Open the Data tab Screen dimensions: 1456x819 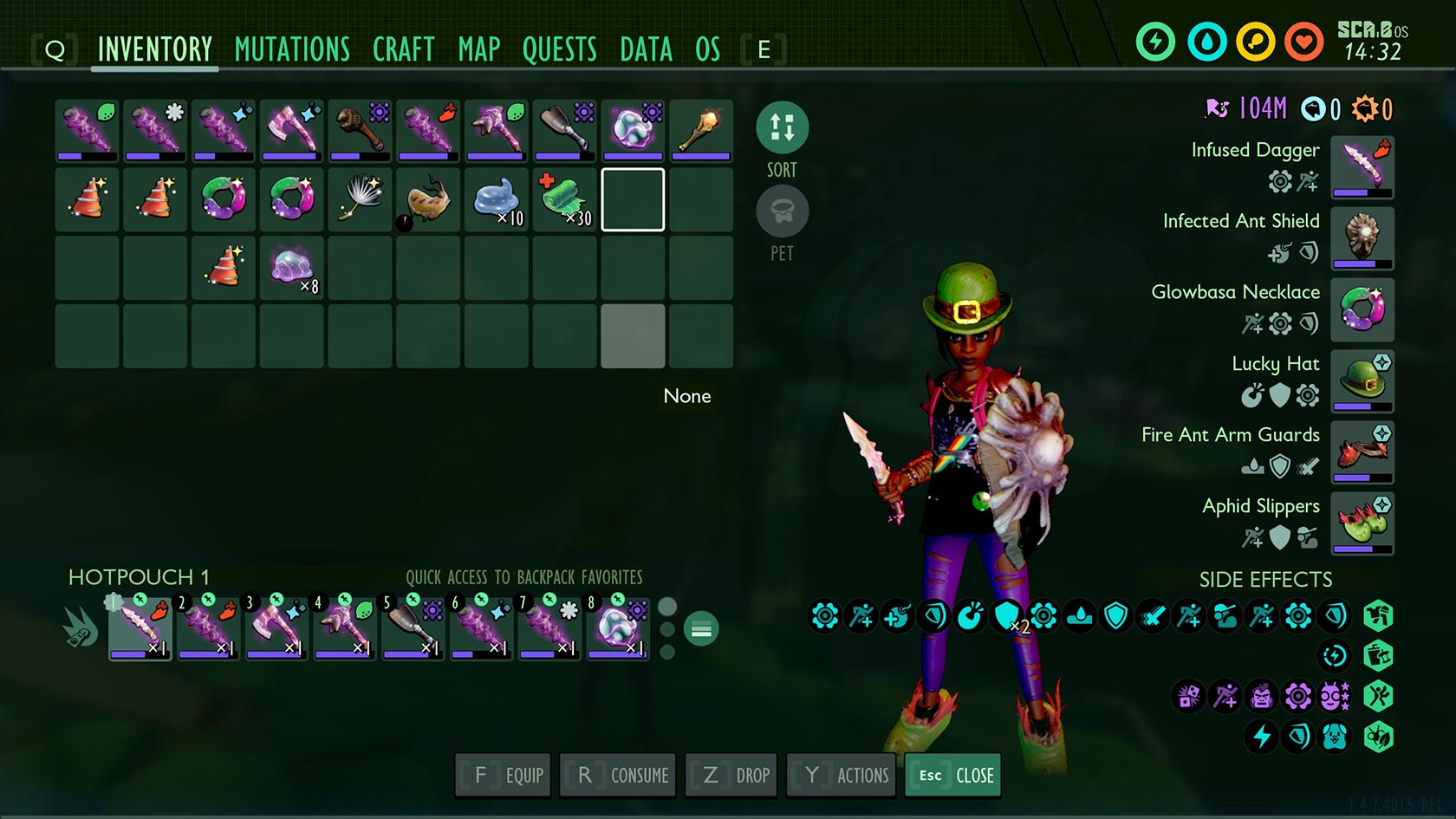pos(646,49)
